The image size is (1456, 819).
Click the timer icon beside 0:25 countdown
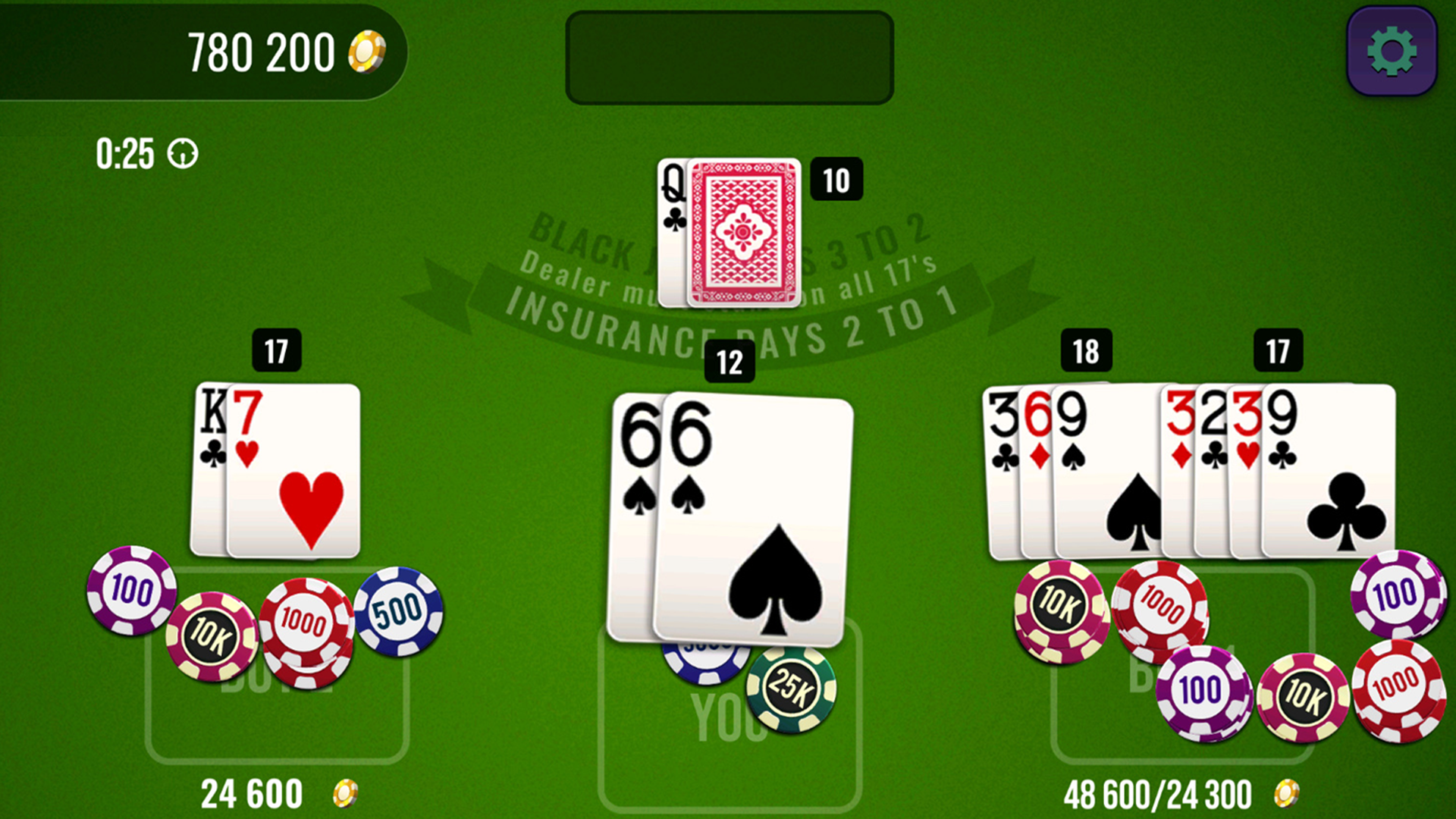click(182, 155)
